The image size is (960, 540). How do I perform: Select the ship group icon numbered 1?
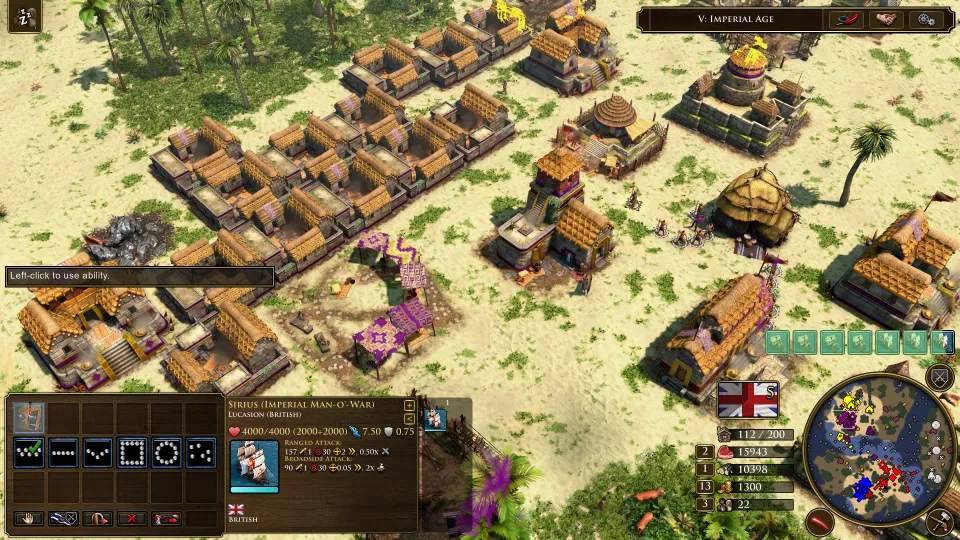tap(435, 418)
